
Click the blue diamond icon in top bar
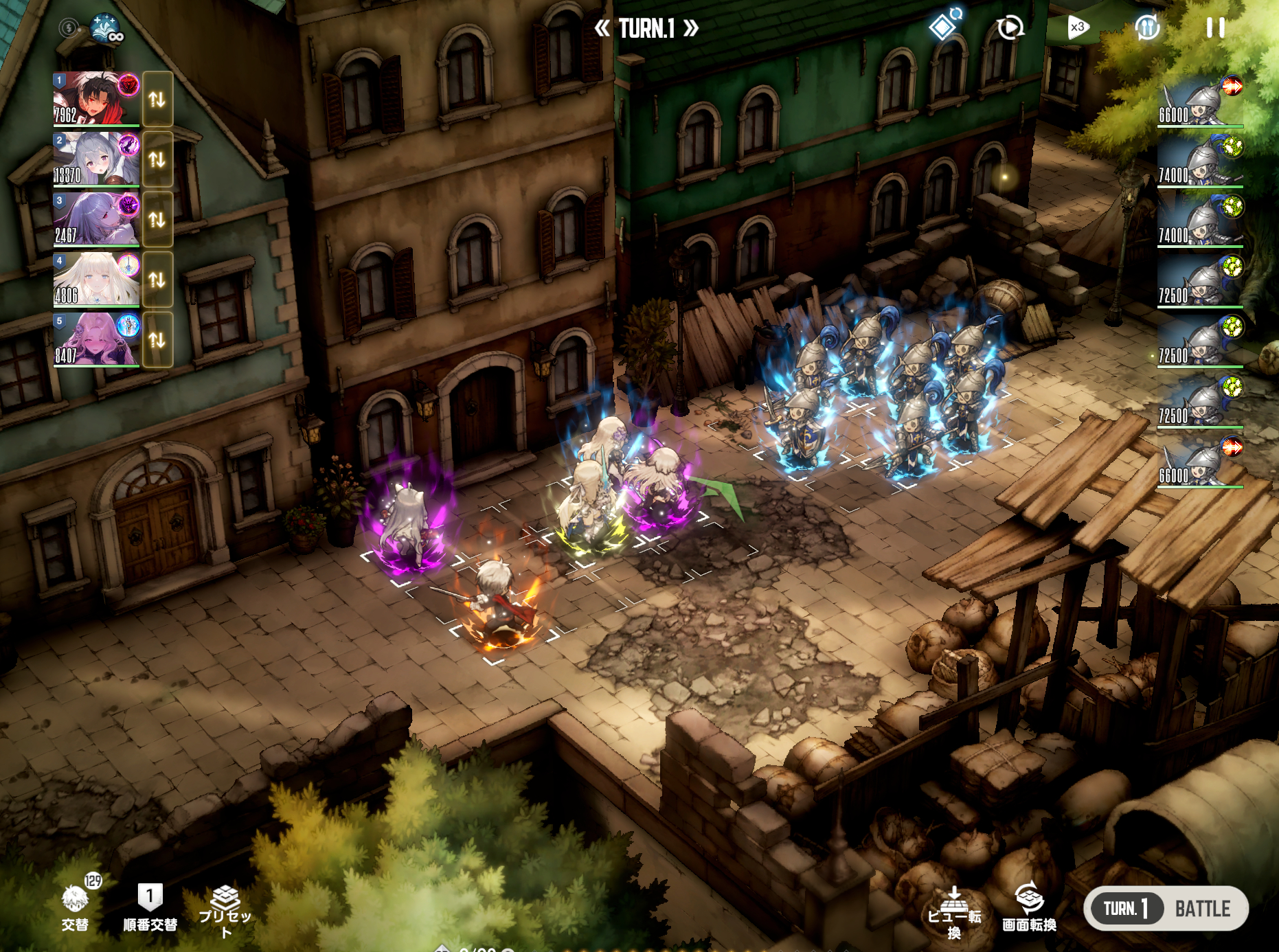pyautogui.click(x=944, y=26)
